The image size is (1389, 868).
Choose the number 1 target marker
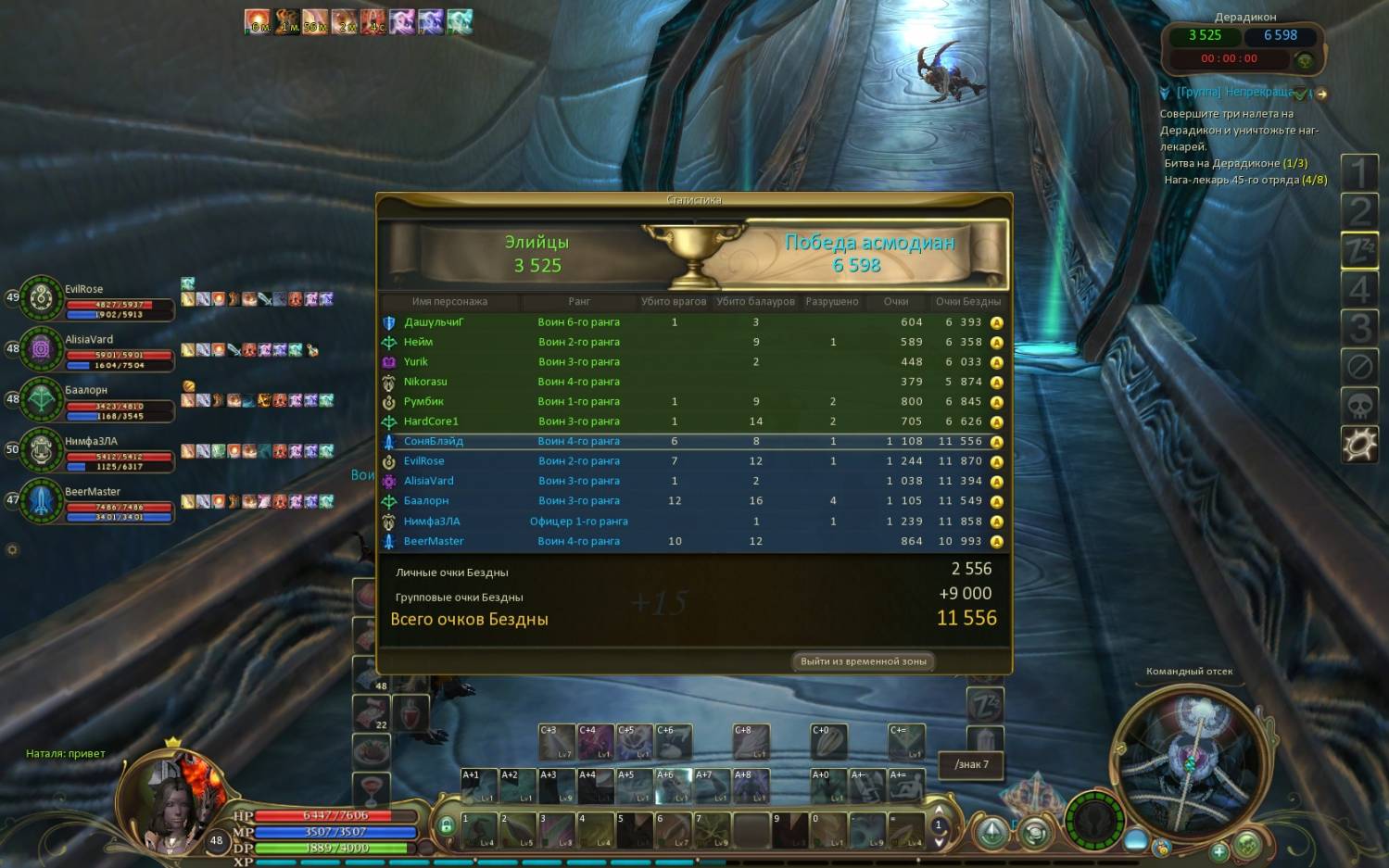click(x=1359, y=172)
